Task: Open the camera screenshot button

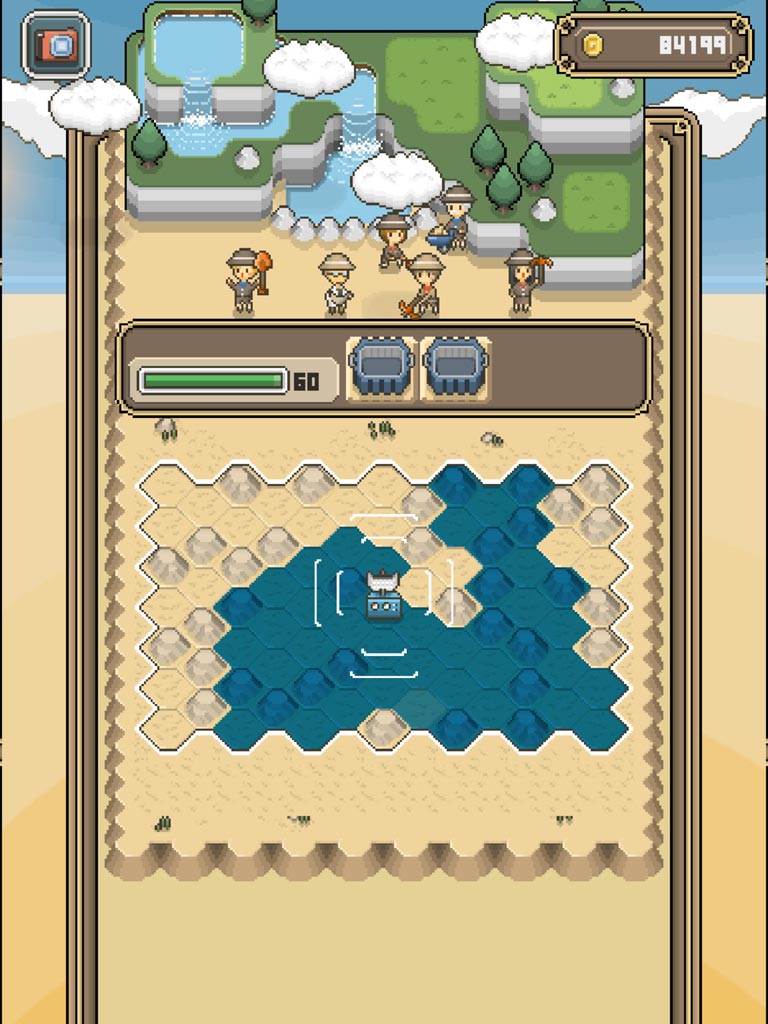Action: tap(56, 44)
